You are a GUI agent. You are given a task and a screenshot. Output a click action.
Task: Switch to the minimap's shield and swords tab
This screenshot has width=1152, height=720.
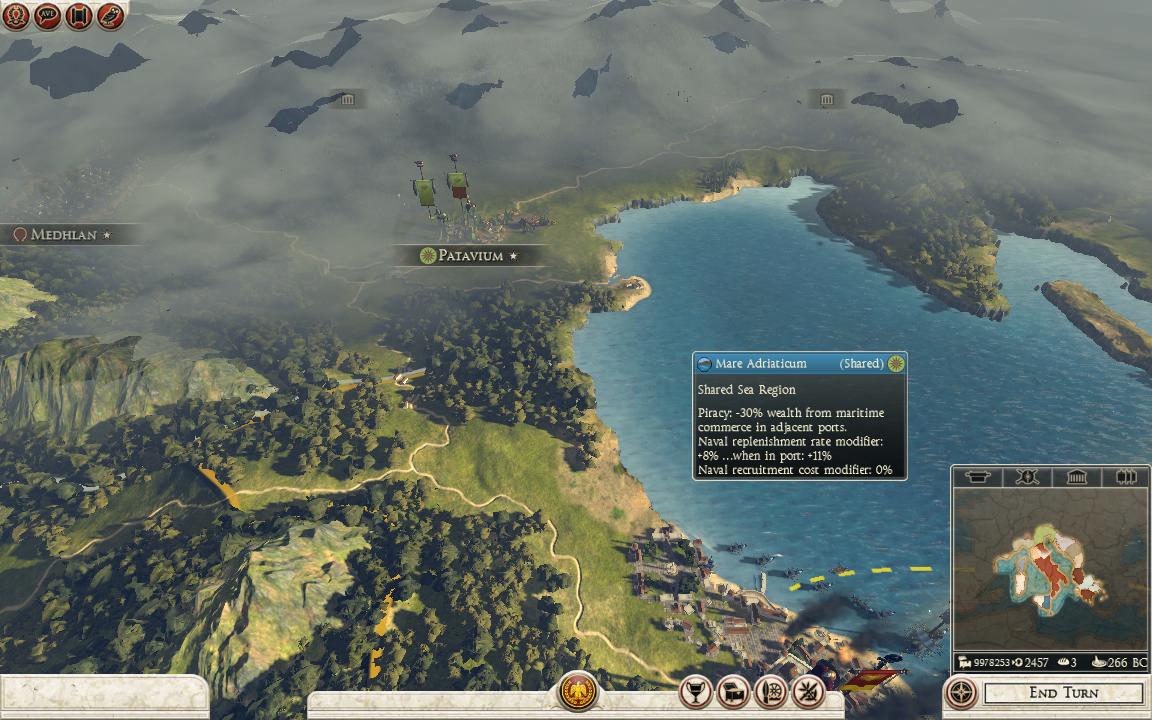tap(1026, 477)
